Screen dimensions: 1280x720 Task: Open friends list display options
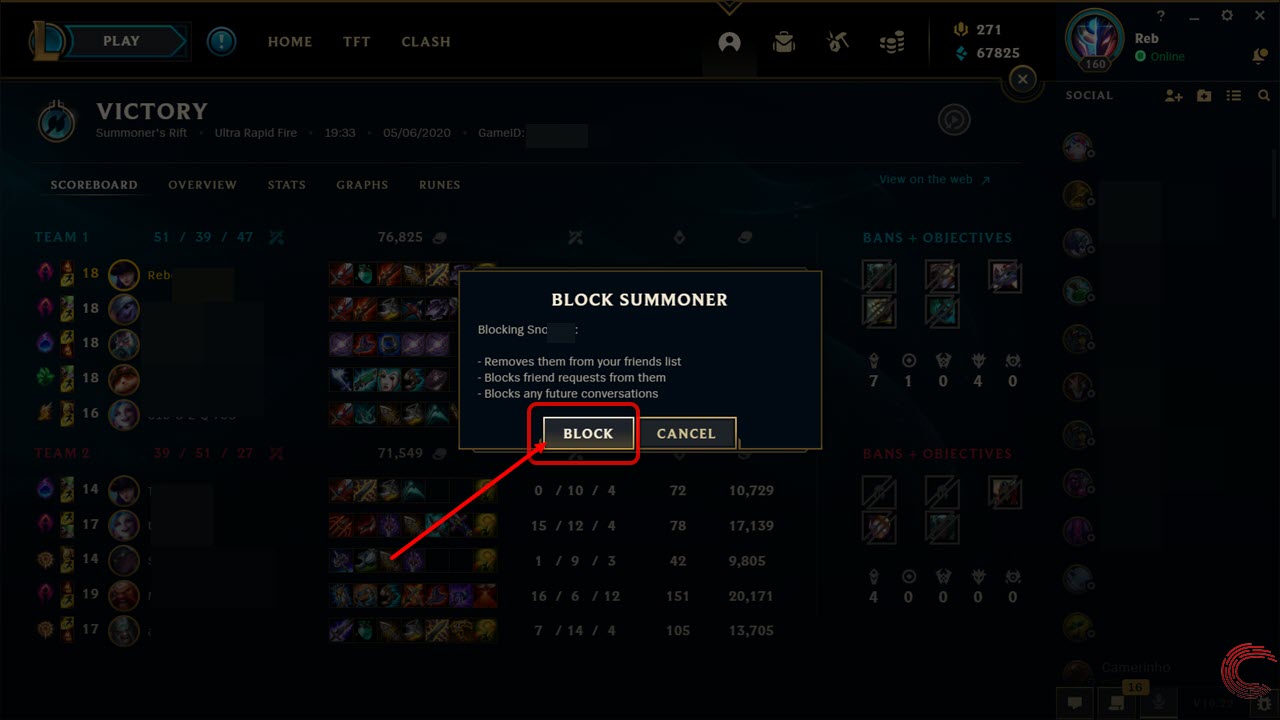pos(1234,95)
